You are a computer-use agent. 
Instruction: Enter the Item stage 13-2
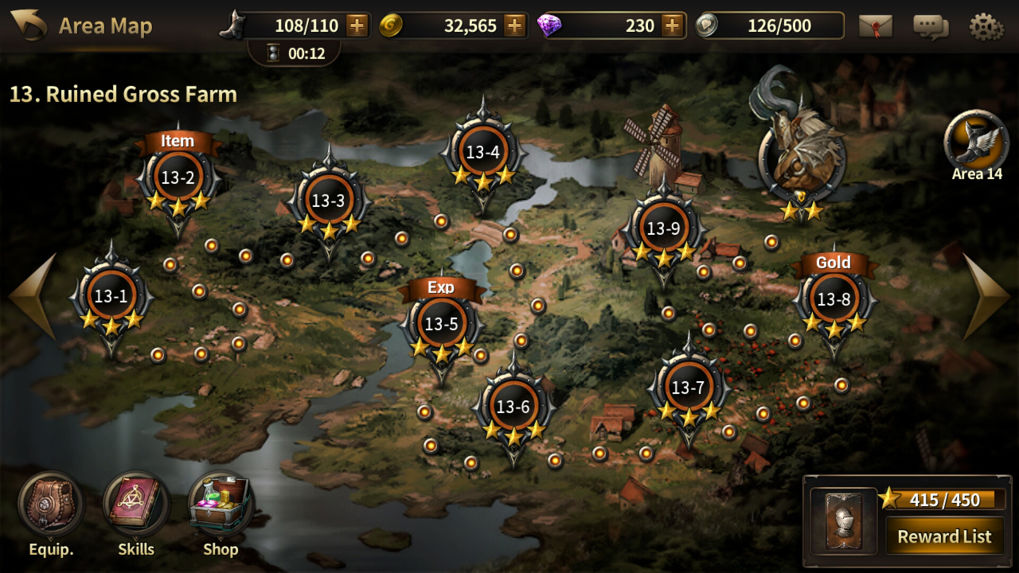point(177,179)
